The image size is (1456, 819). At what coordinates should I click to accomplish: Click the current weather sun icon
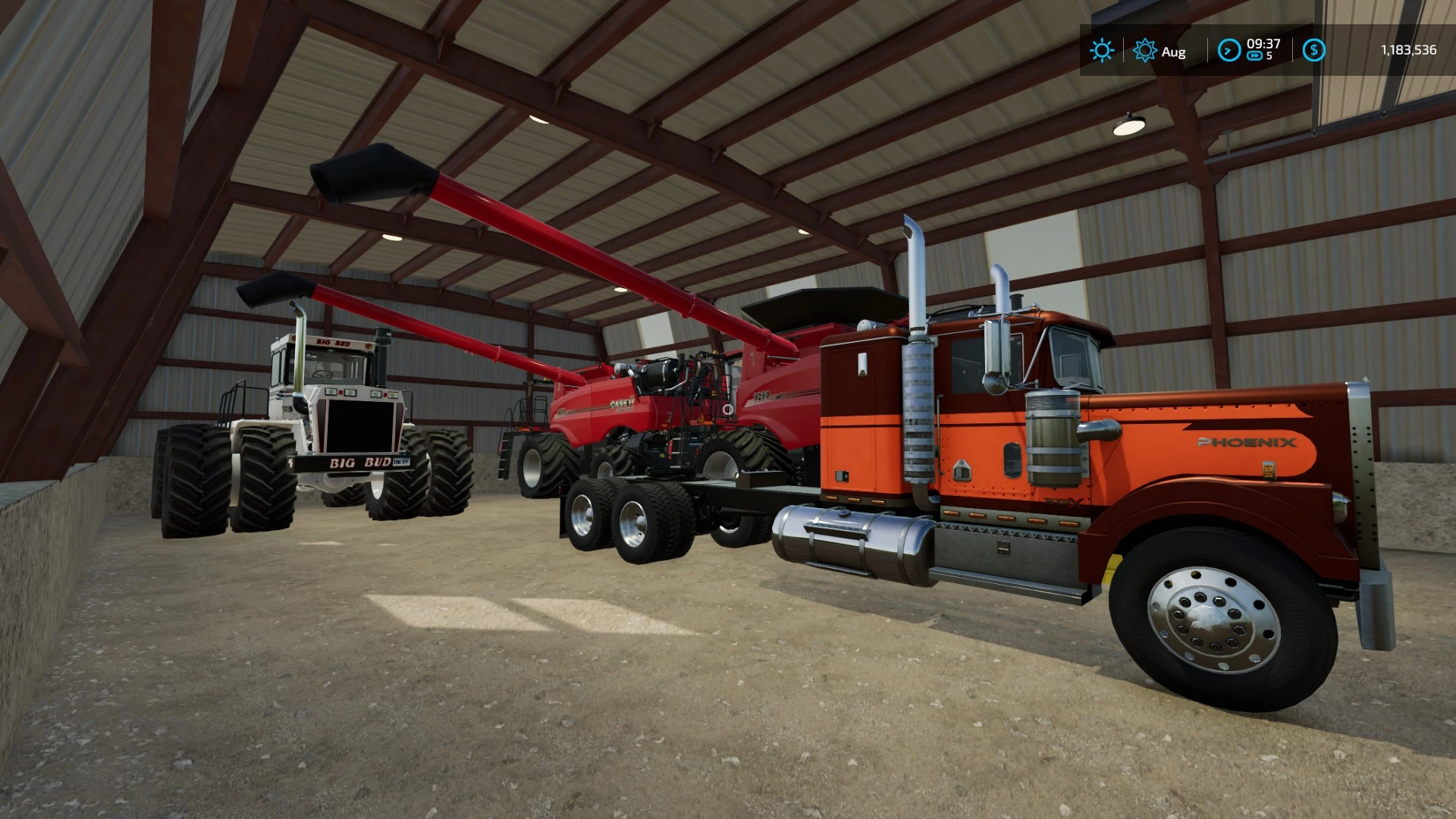(1100, 51)
